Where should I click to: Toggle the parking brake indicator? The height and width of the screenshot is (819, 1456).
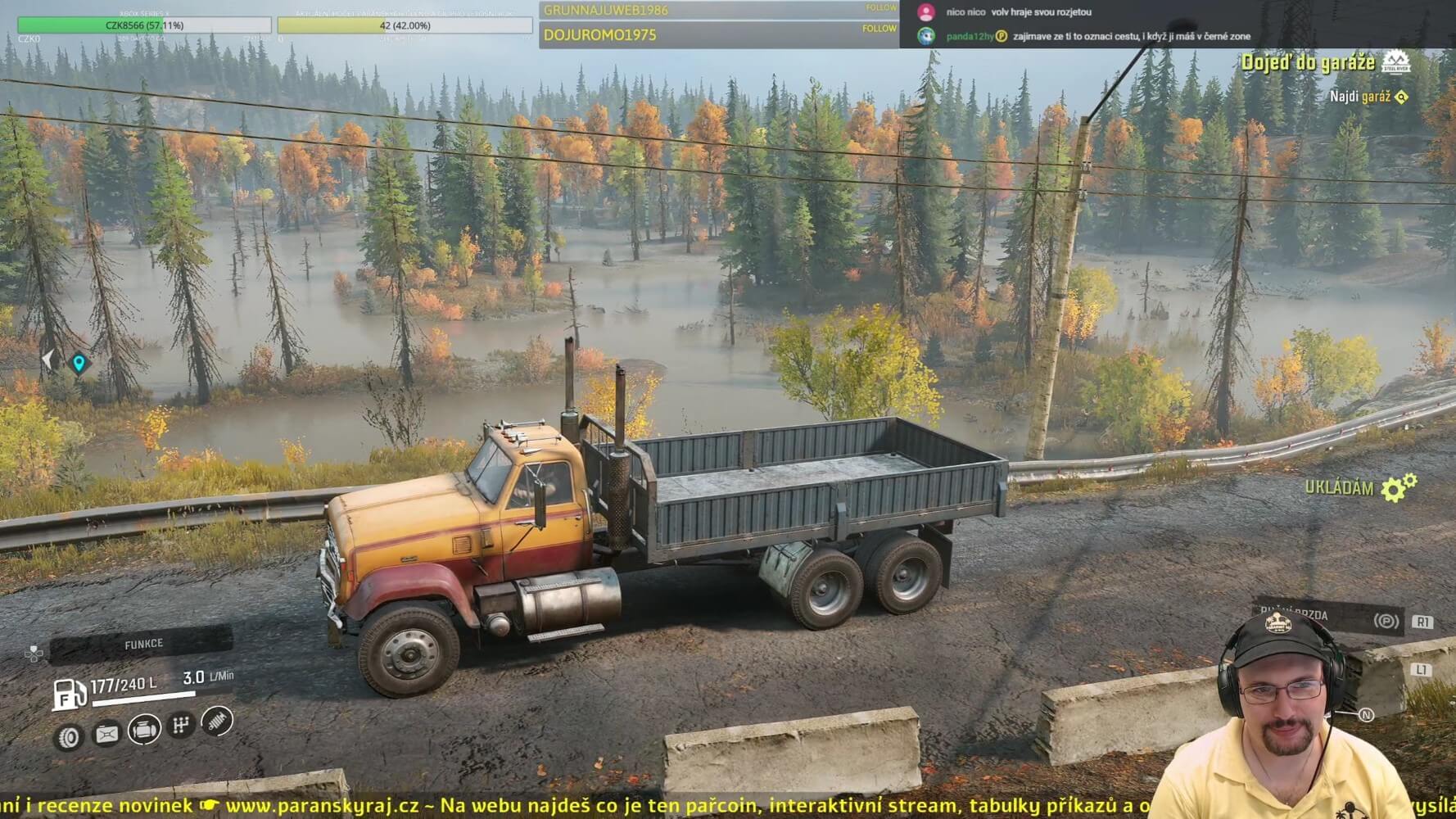click(x=1386, y=622)
